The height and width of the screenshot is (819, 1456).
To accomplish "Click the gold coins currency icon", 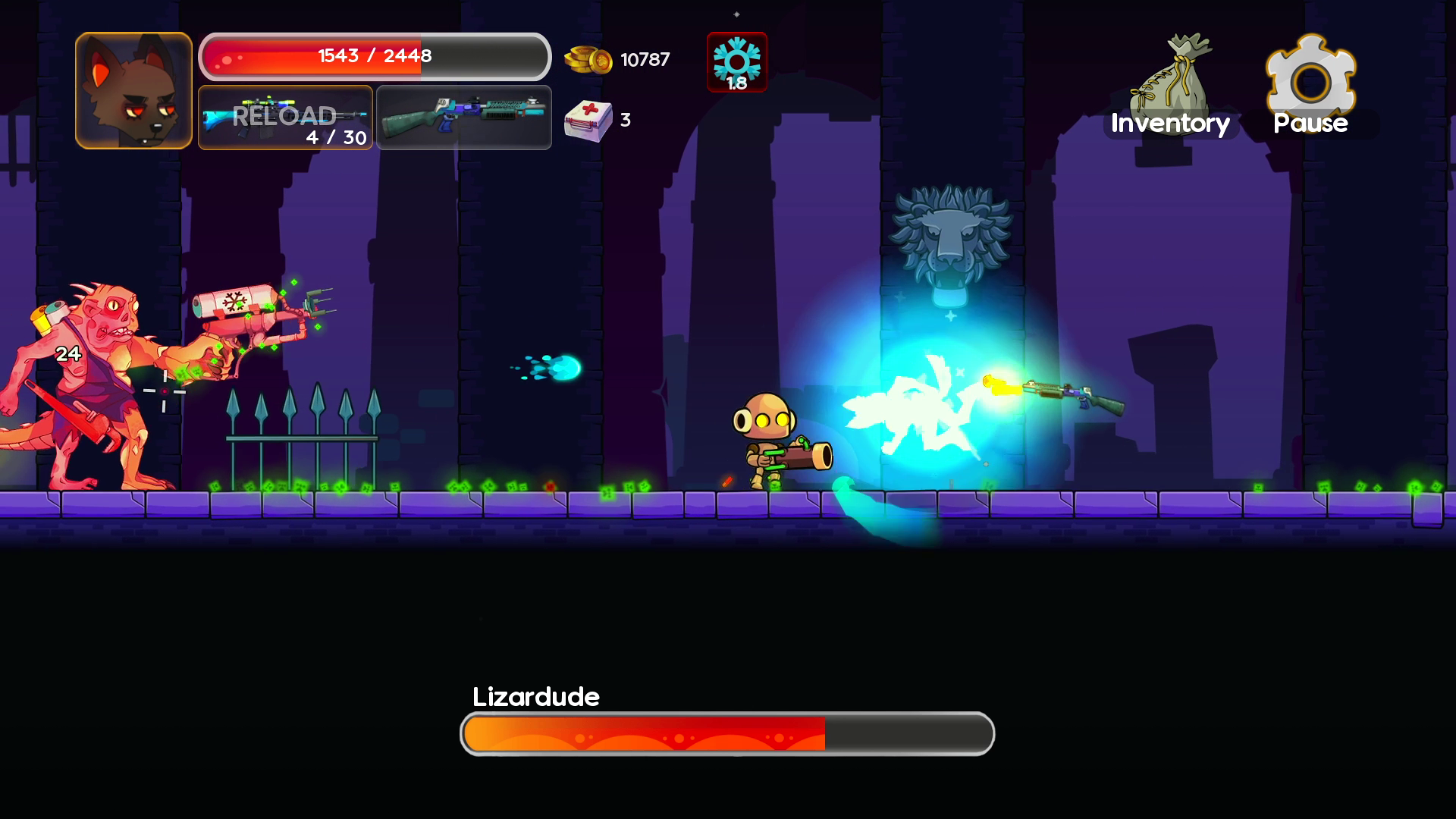I will (x=591, y=59).
